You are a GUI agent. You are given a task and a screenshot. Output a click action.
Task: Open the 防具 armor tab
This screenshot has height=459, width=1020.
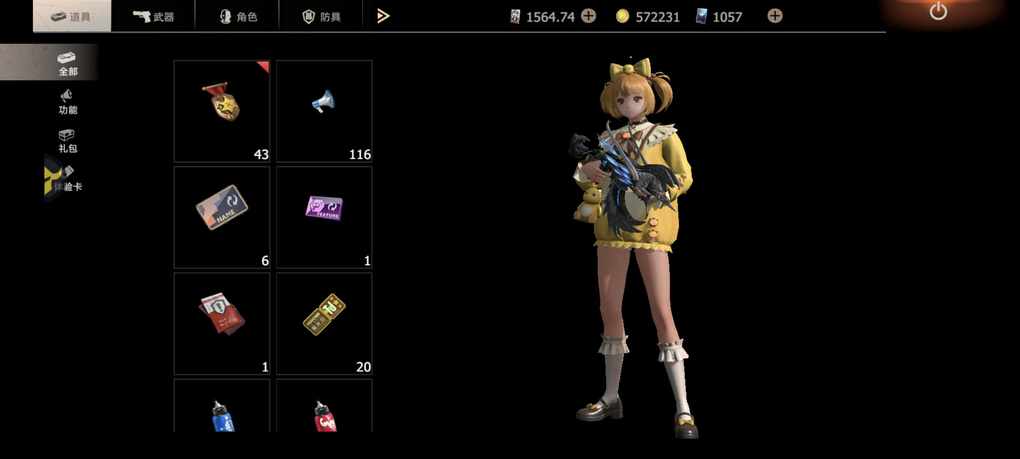click(323, 16)
